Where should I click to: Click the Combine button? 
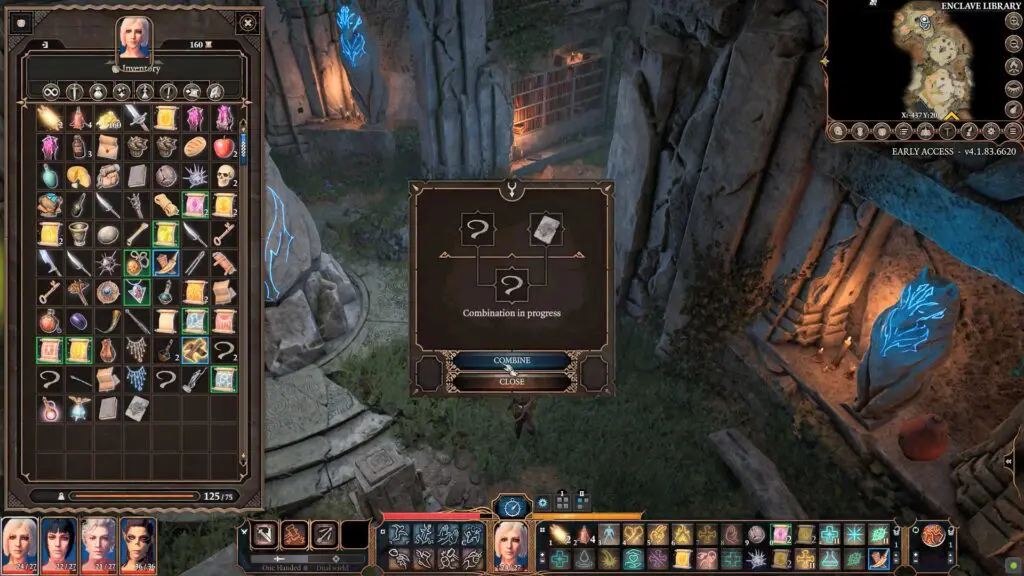click(511, 360)
